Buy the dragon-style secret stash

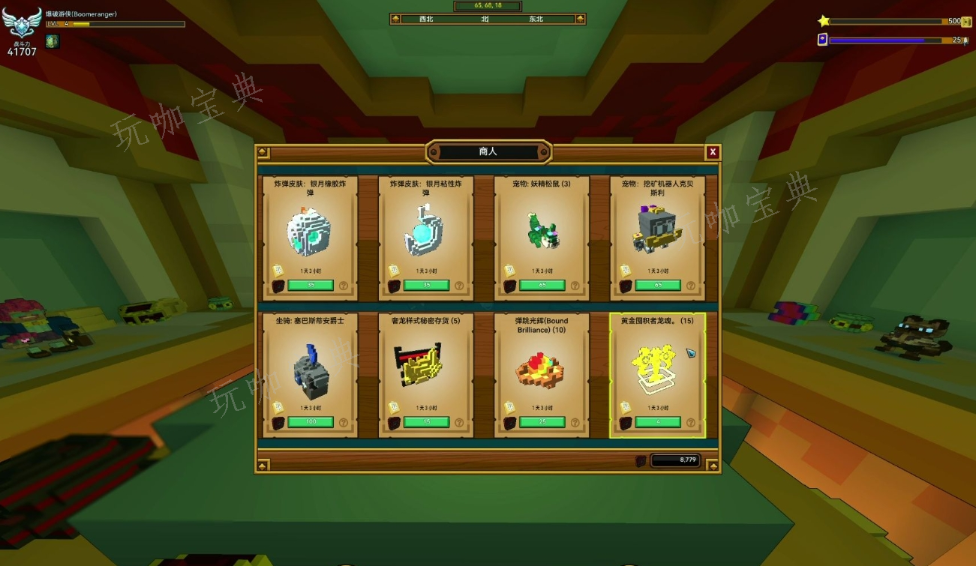coord(426,422)
